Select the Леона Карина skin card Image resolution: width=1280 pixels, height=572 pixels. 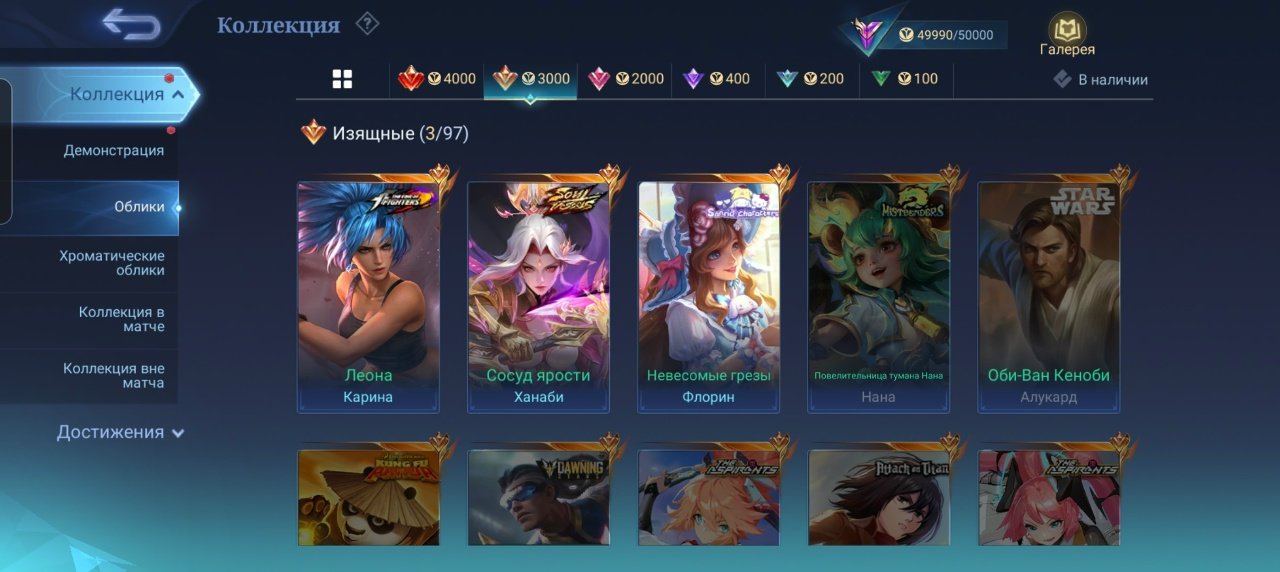click(368, 297)
